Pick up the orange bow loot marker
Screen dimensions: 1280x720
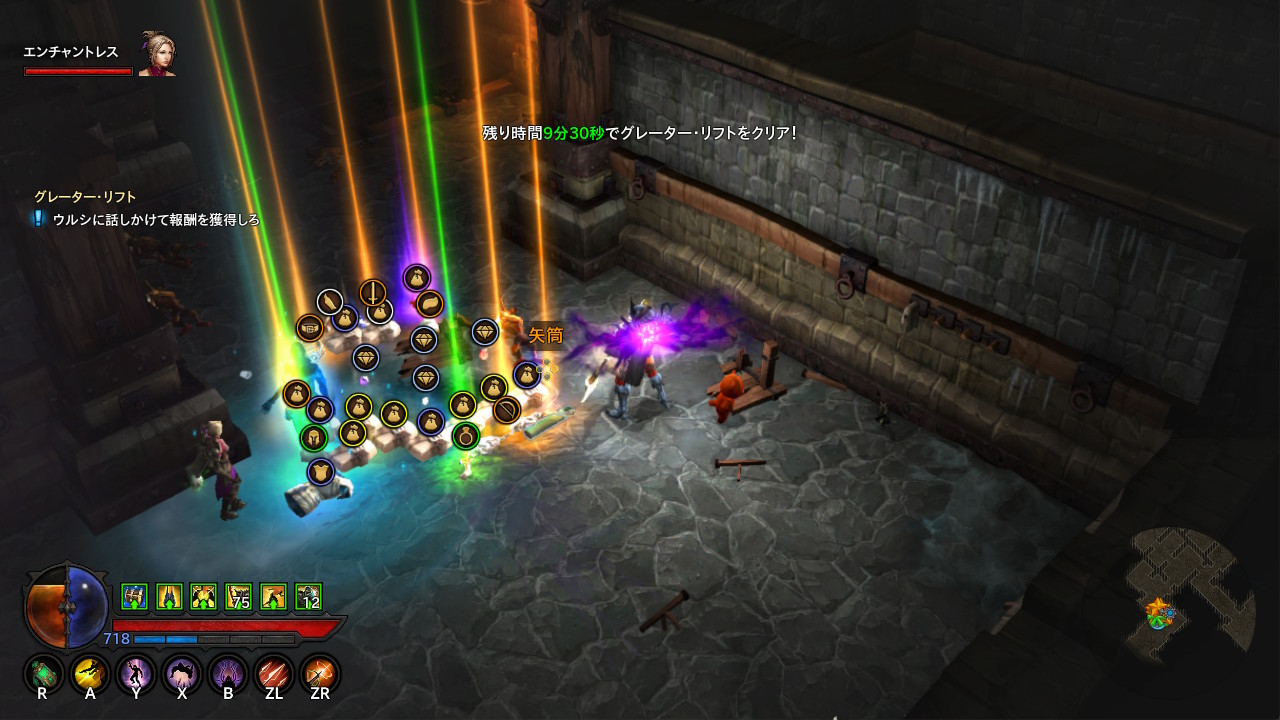(x=507, y=410)
